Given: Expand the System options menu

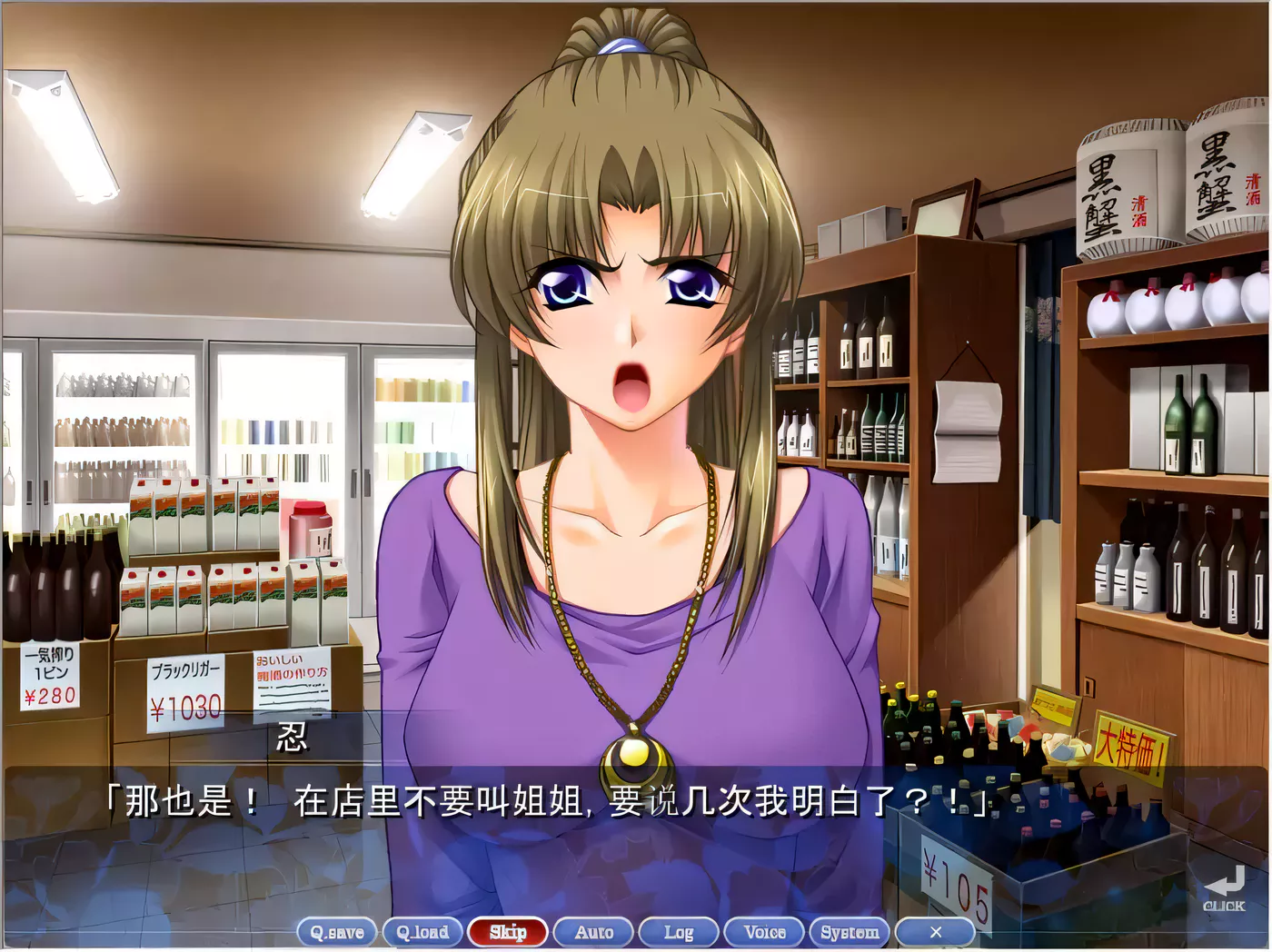Looking at the screenshot, I should click(849, 932).
